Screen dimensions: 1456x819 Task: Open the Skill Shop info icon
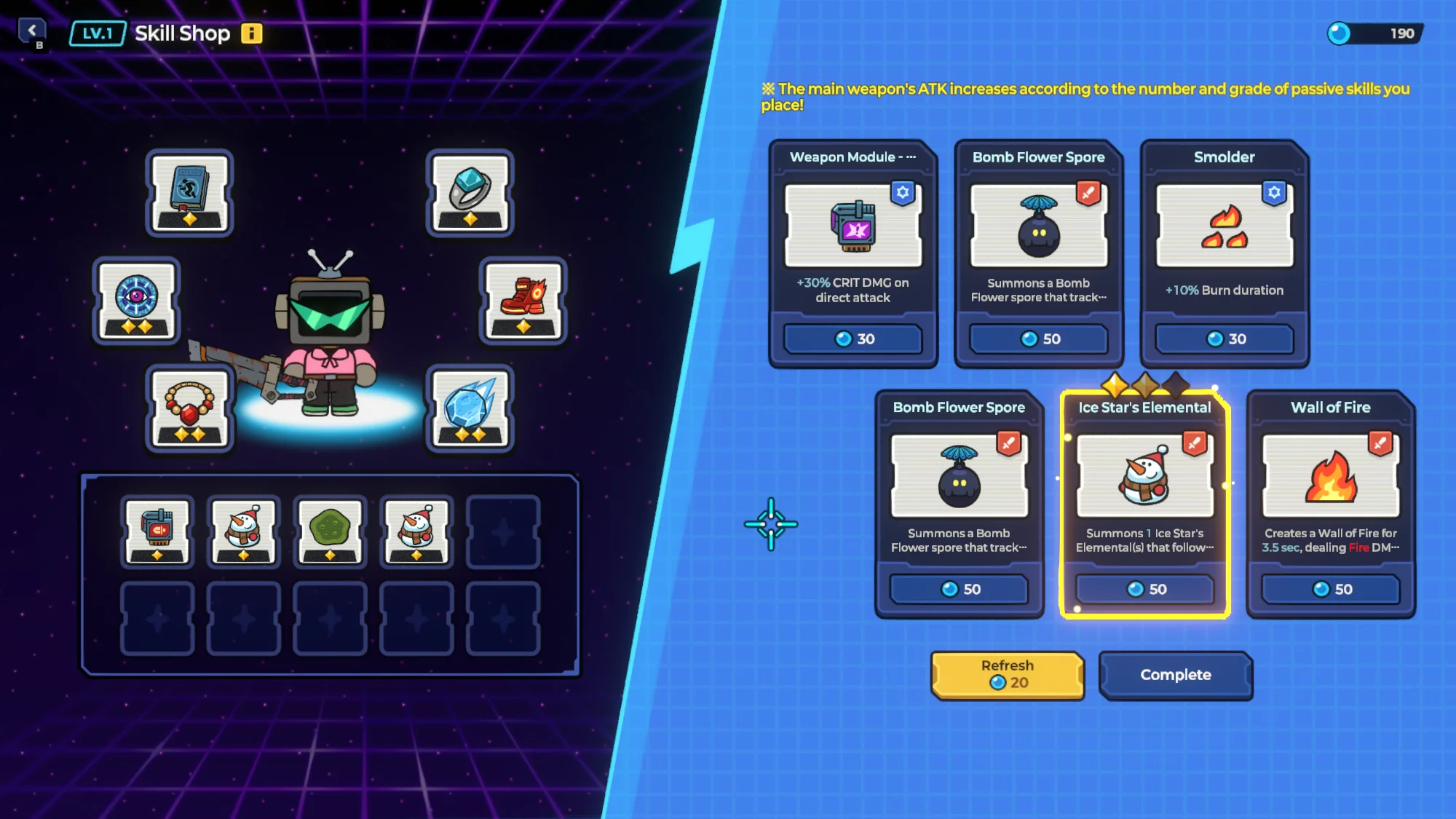[250, 33]
